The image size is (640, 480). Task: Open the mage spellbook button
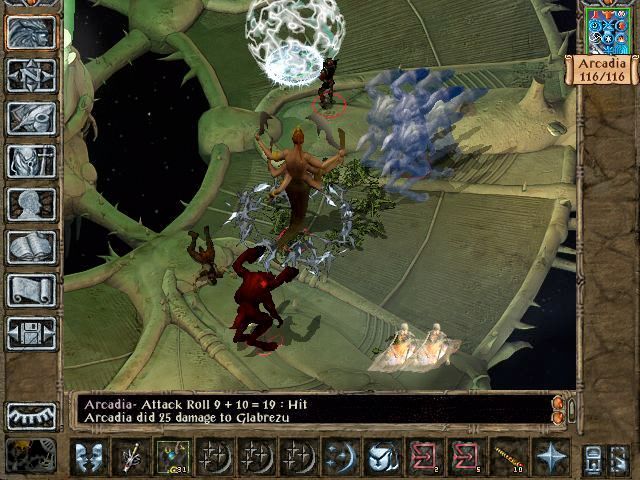pyautogui.click(x=31, y=247)
